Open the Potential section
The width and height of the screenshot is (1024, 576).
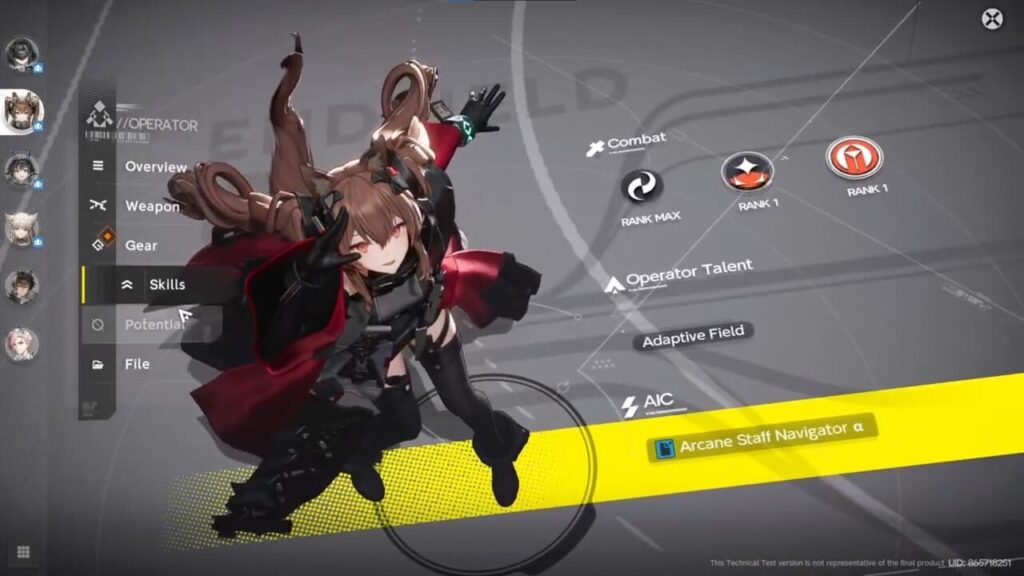click(x=153, y=324)
